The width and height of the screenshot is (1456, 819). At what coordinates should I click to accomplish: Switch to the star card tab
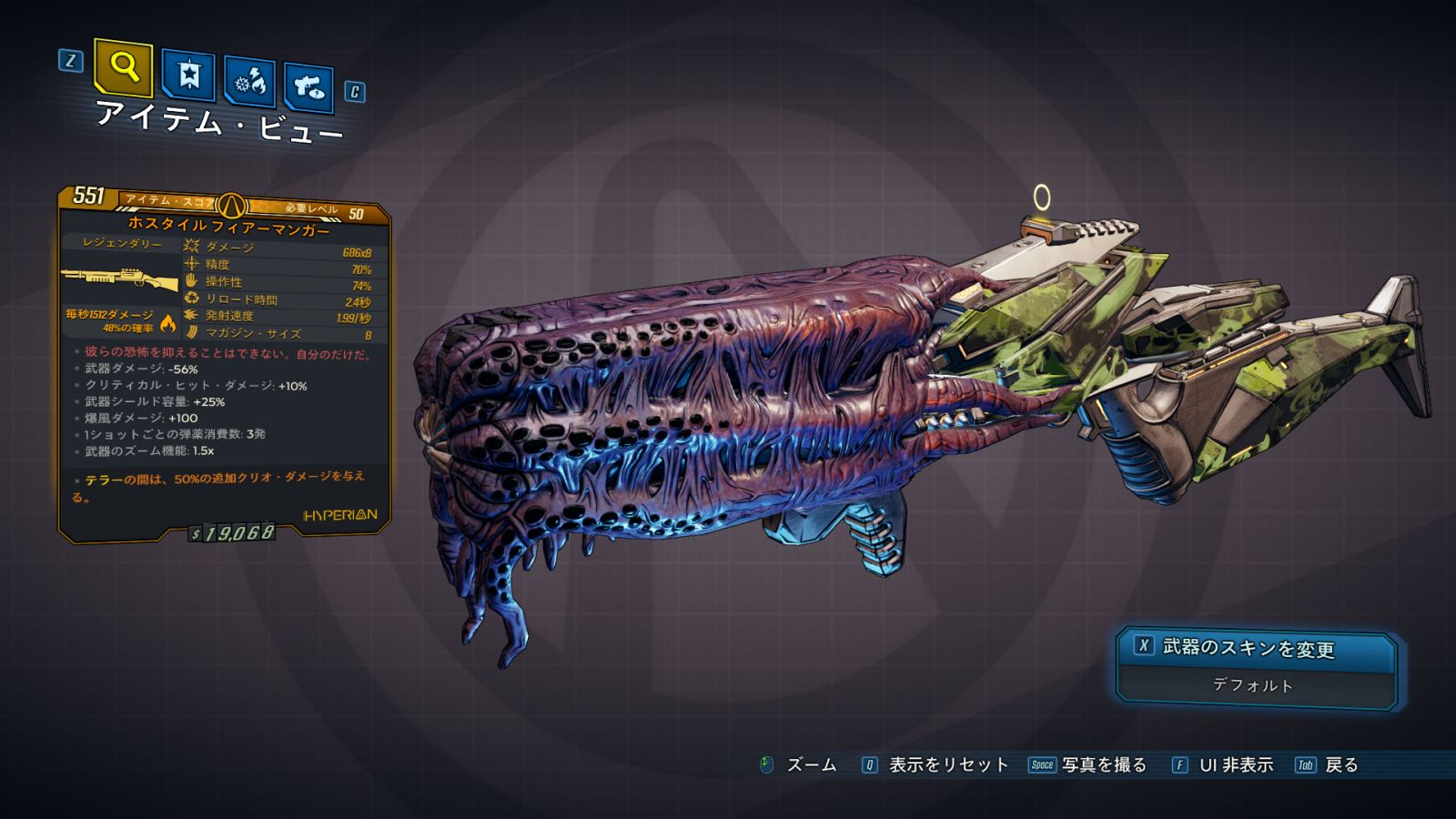click(x=188, y=76)
